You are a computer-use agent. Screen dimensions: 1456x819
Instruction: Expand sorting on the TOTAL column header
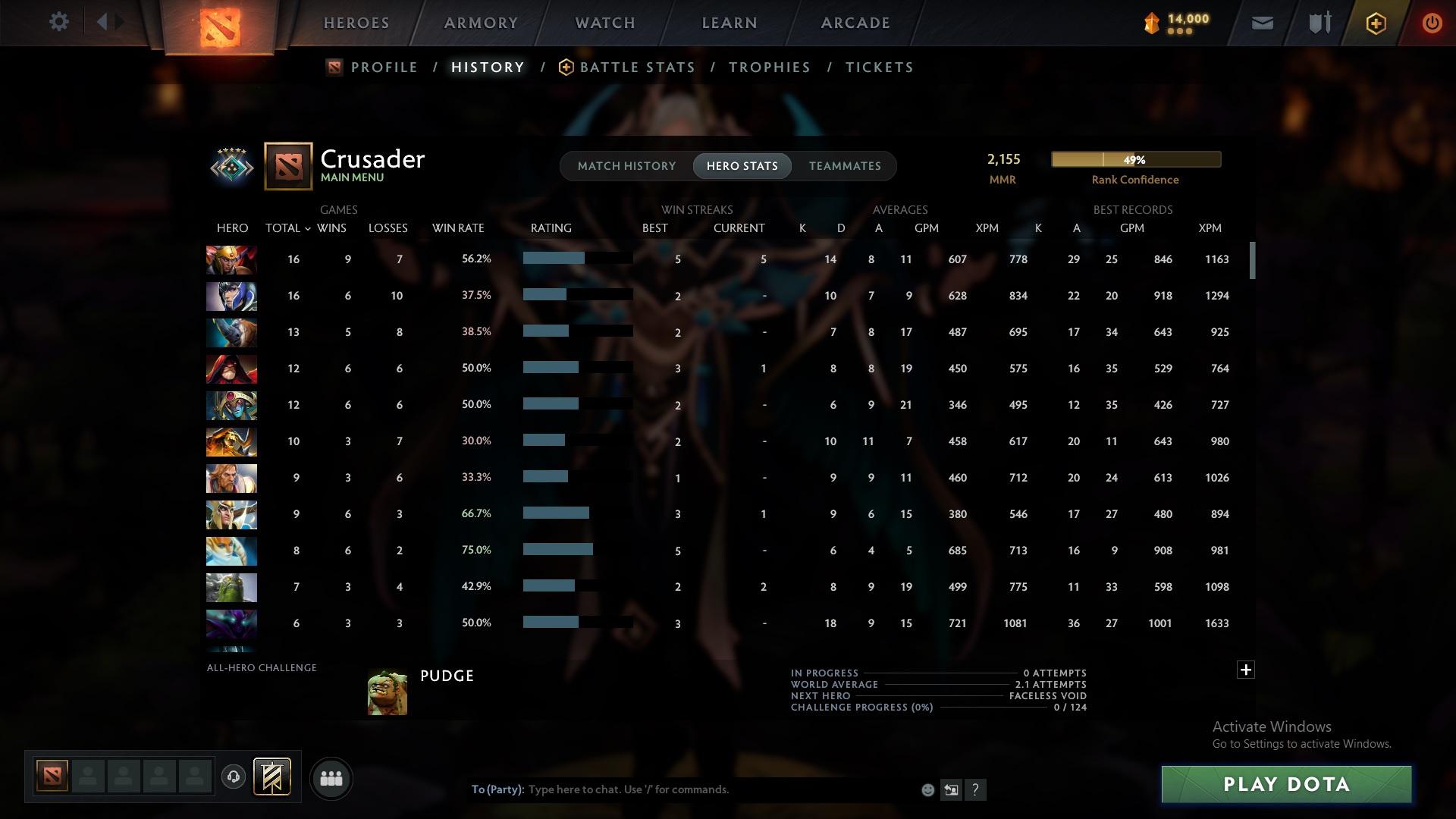(x=288, y=227)
